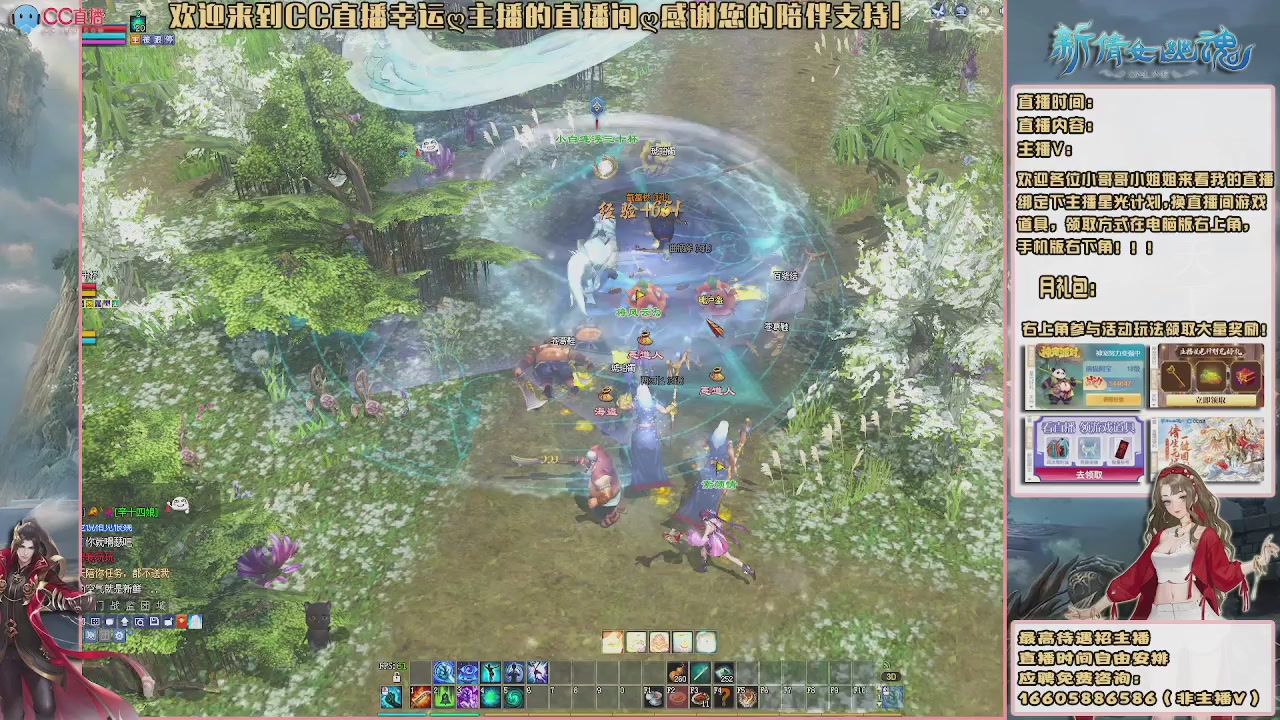Collapse the panda event panel with its side arrow
The height and width of the screenshot is (720, 1280).
click(1031, 406)
